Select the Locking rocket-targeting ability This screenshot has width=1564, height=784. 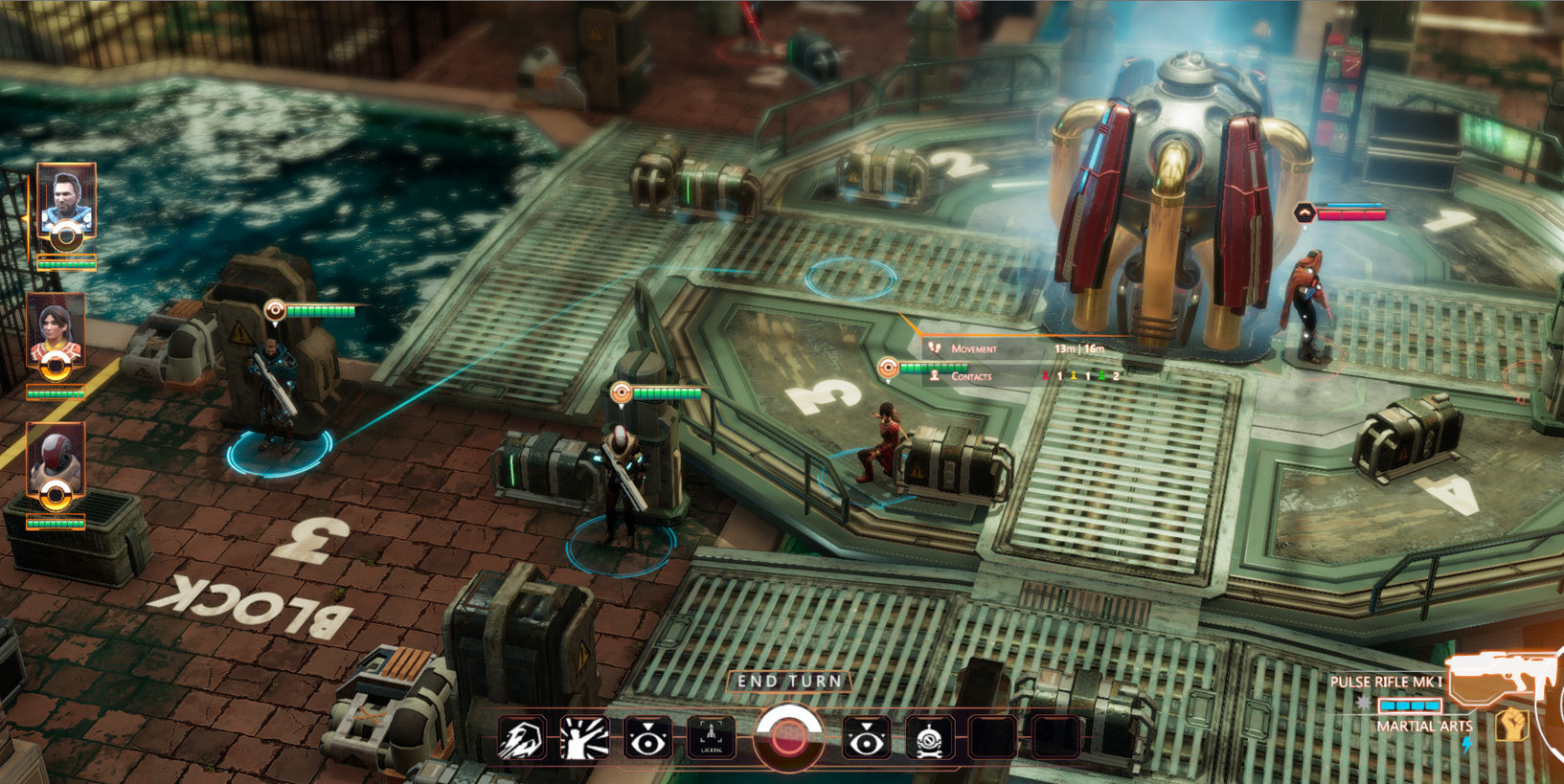(x=710, y=737)
